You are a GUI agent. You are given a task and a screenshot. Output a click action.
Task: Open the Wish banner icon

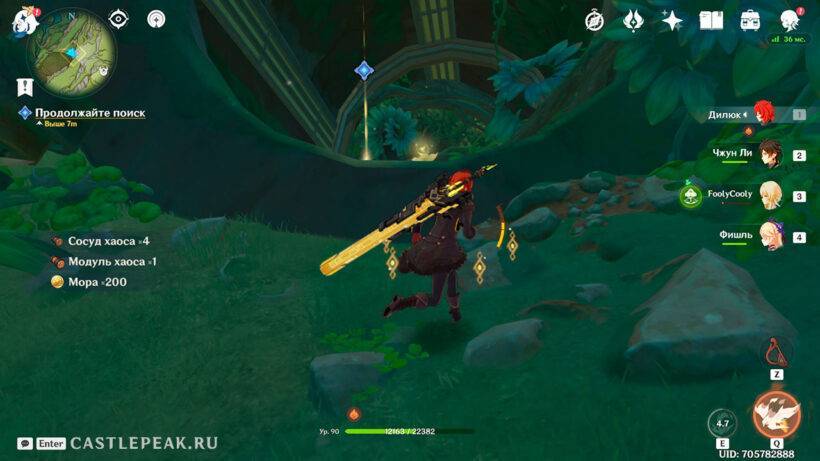coord(632,19)
